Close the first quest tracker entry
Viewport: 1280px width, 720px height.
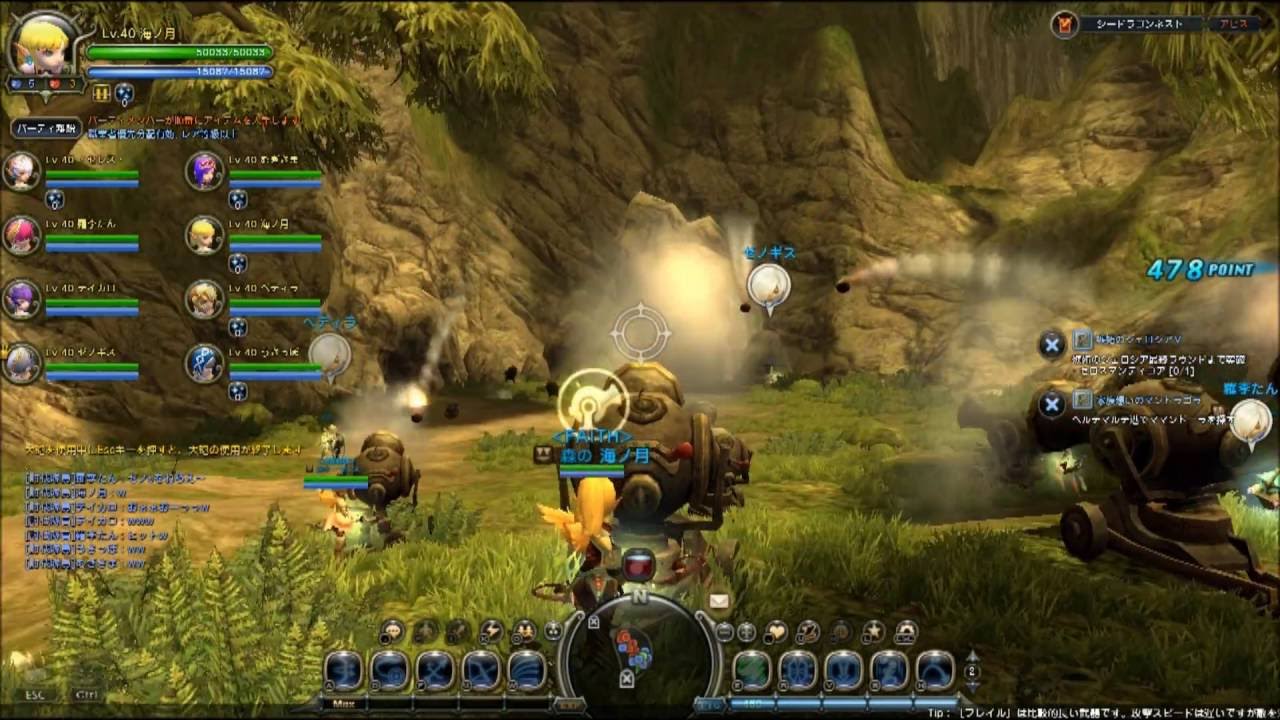click(x=1051, y=345)
